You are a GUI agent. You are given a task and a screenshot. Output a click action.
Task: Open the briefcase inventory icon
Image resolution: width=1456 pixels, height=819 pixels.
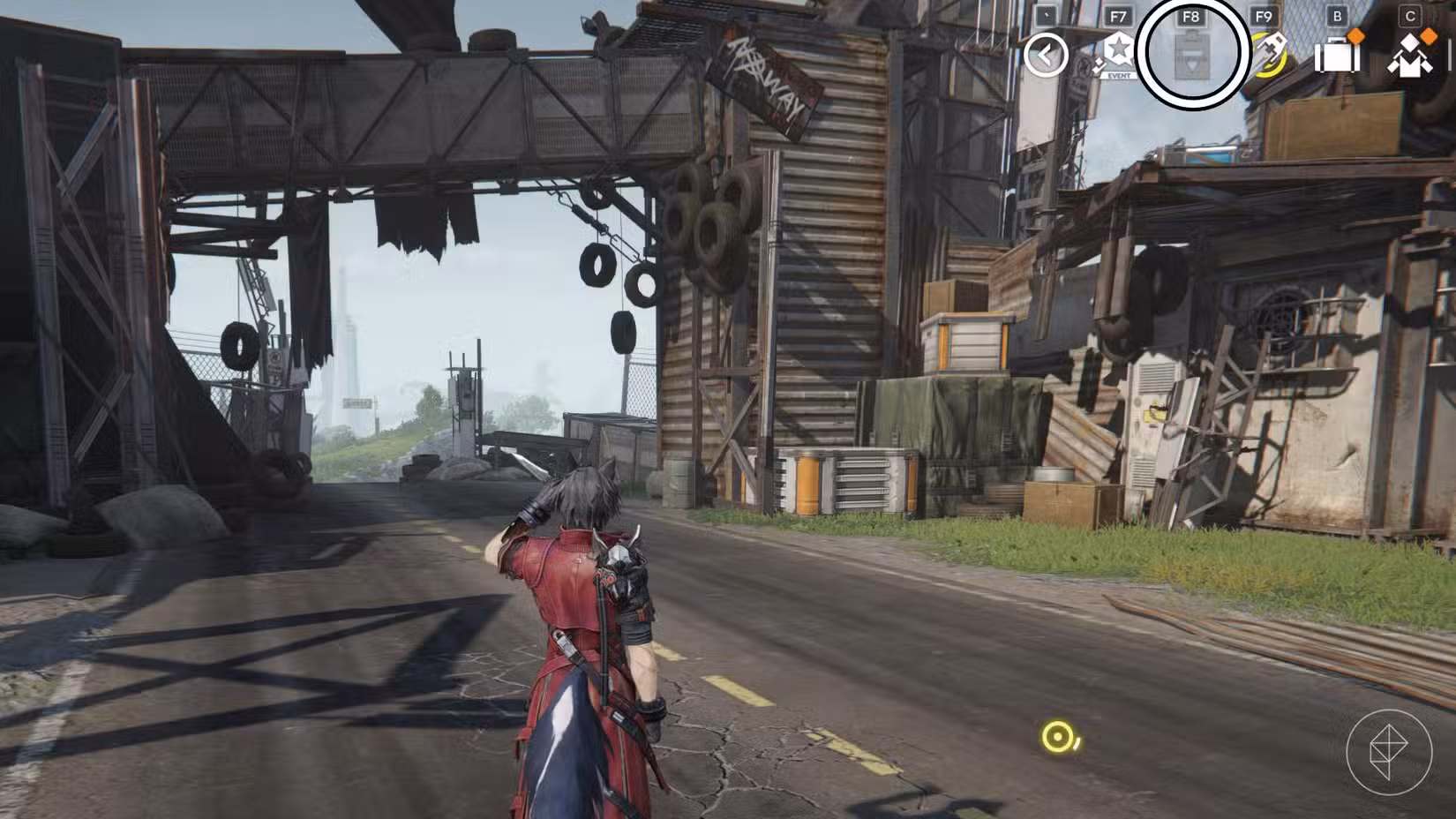(x=1336, y=57)
